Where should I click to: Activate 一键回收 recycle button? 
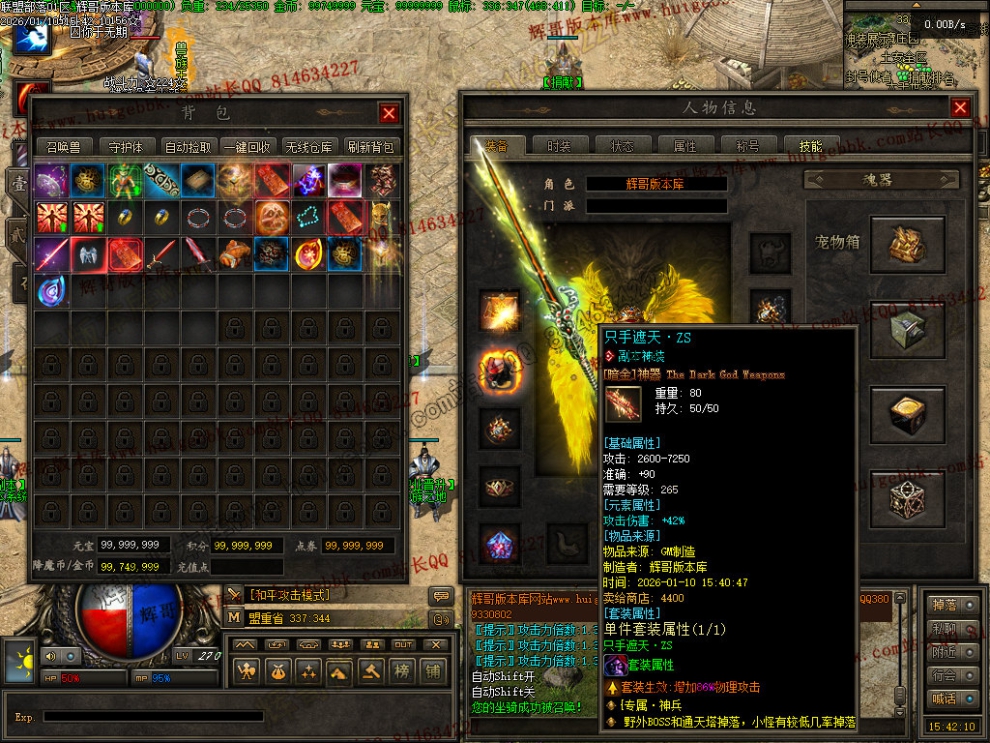248,146
